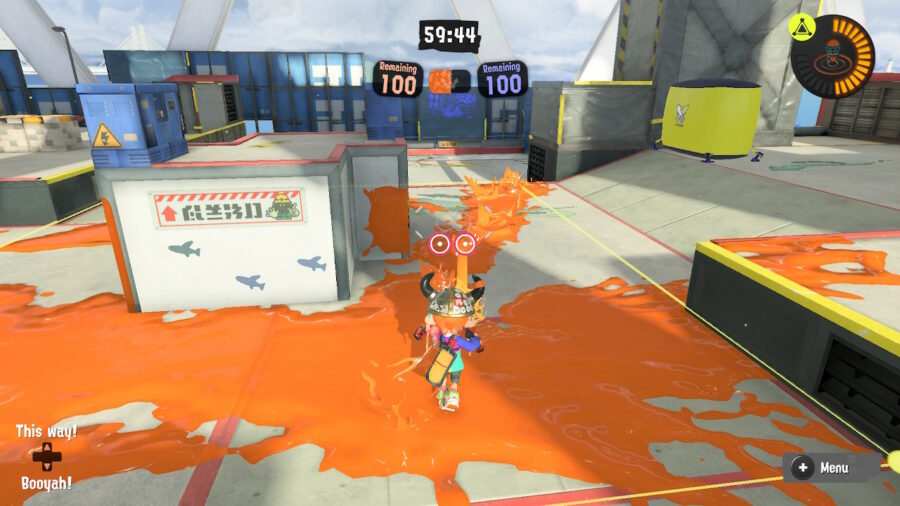
Task: Send the "Booyah!" signal
Action: 46,482
